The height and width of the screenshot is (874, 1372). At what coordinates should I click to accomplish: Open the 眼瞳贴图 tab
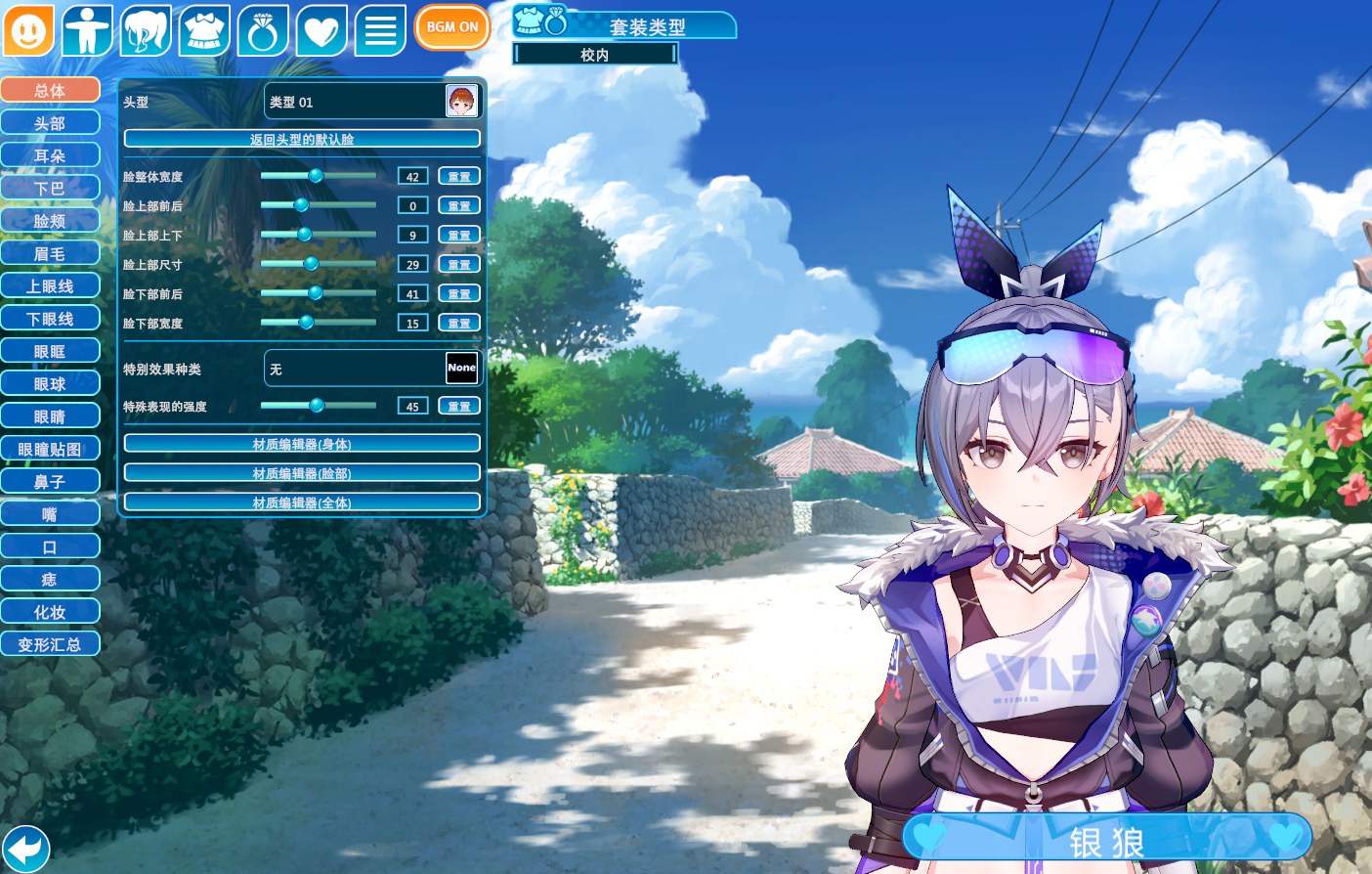50,449
